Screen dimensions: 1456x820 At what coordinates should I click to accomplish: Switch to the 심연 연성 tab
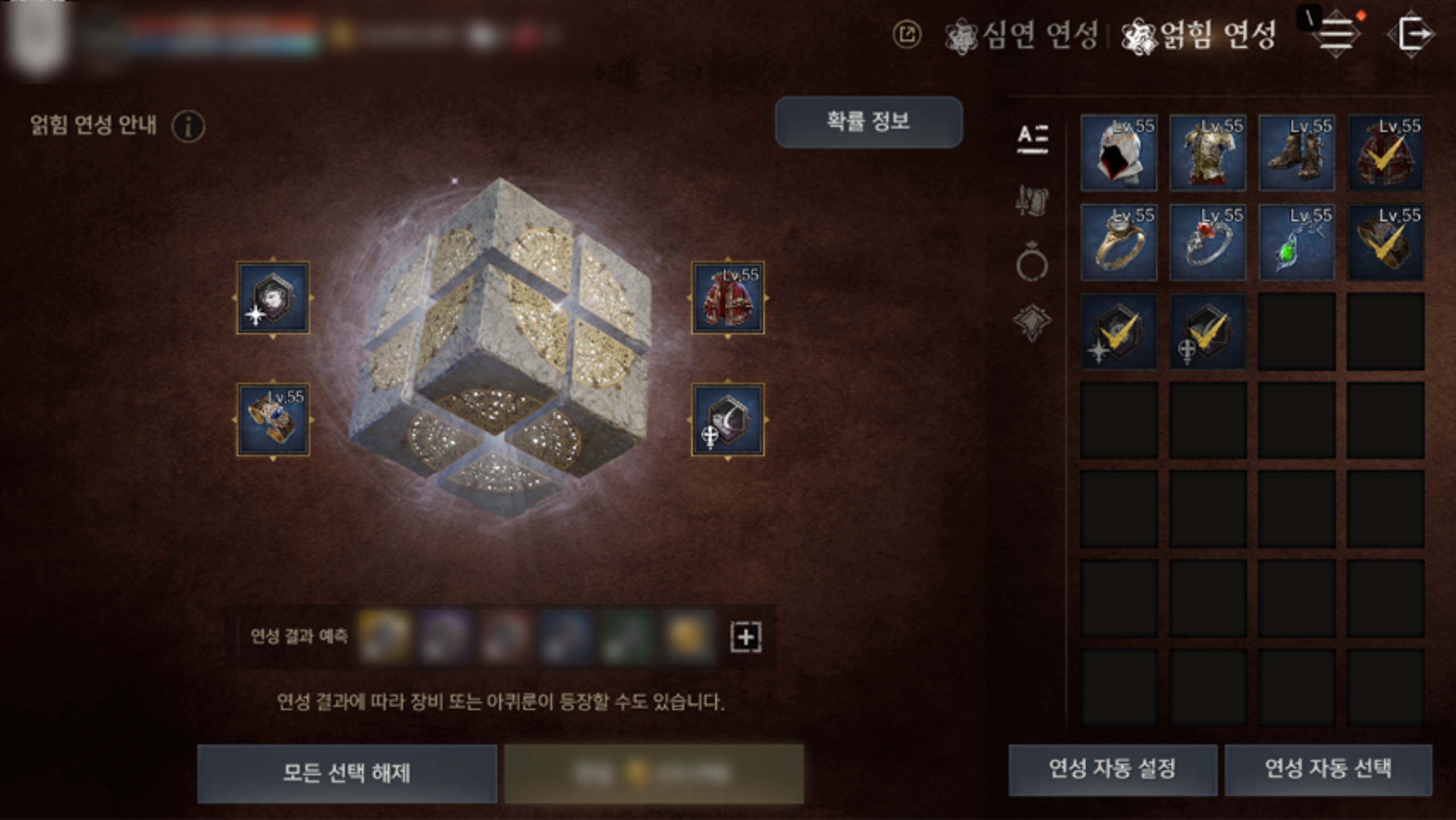[x=1021, y=35]
